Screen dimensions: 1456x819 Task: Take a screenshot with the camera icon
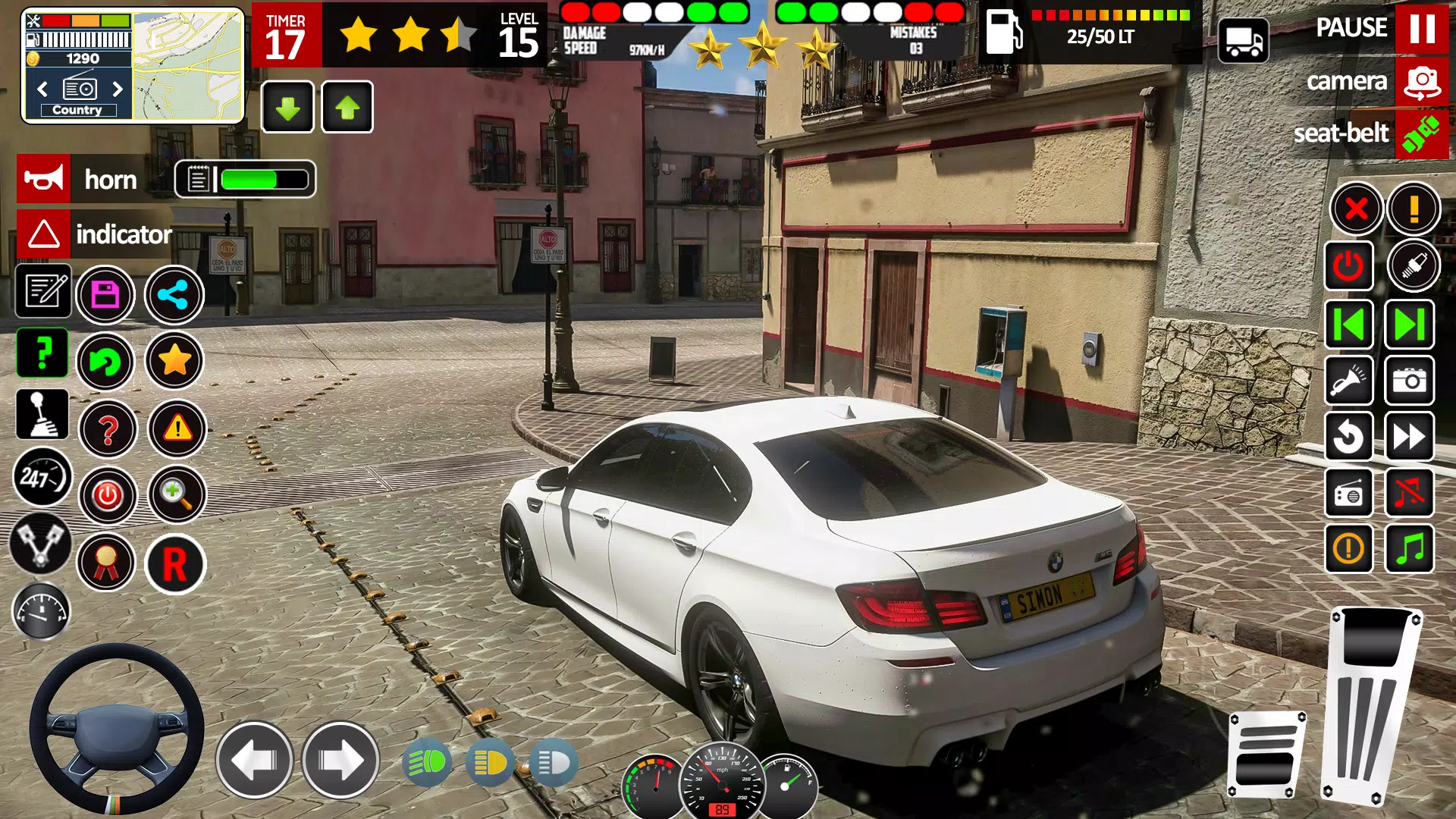(x=1409, y=381)
